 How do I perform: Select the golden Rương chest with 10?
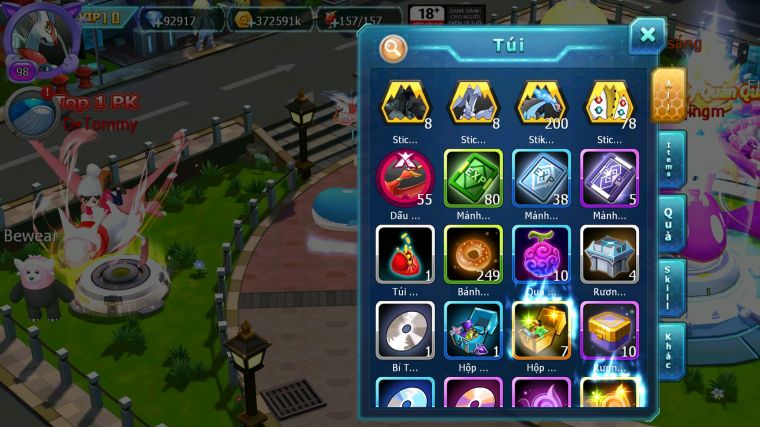(x=609, y=330)
